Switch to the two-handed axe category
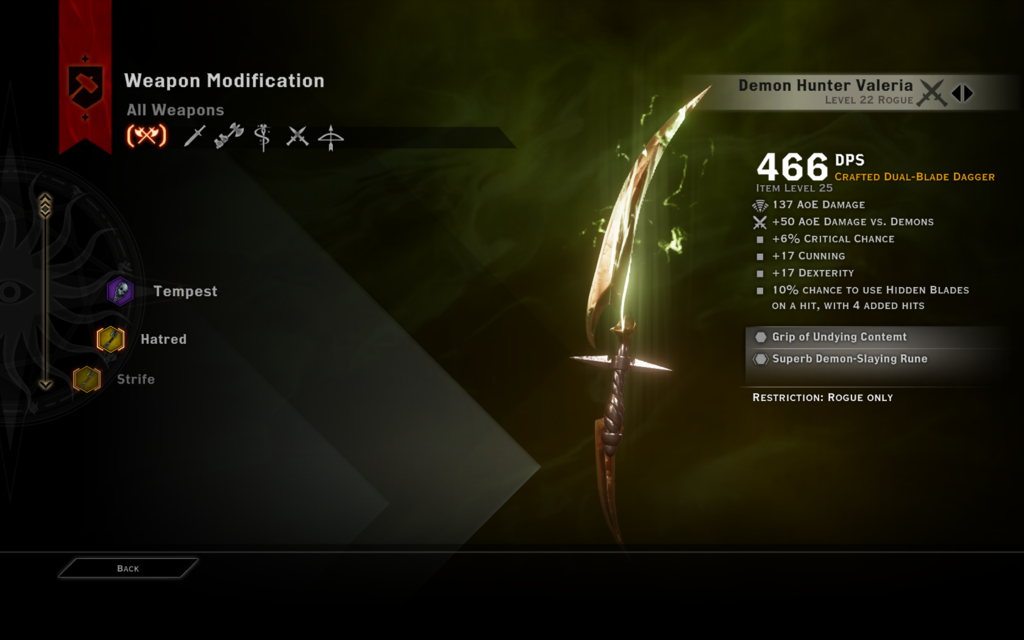 tap(229, 136)
